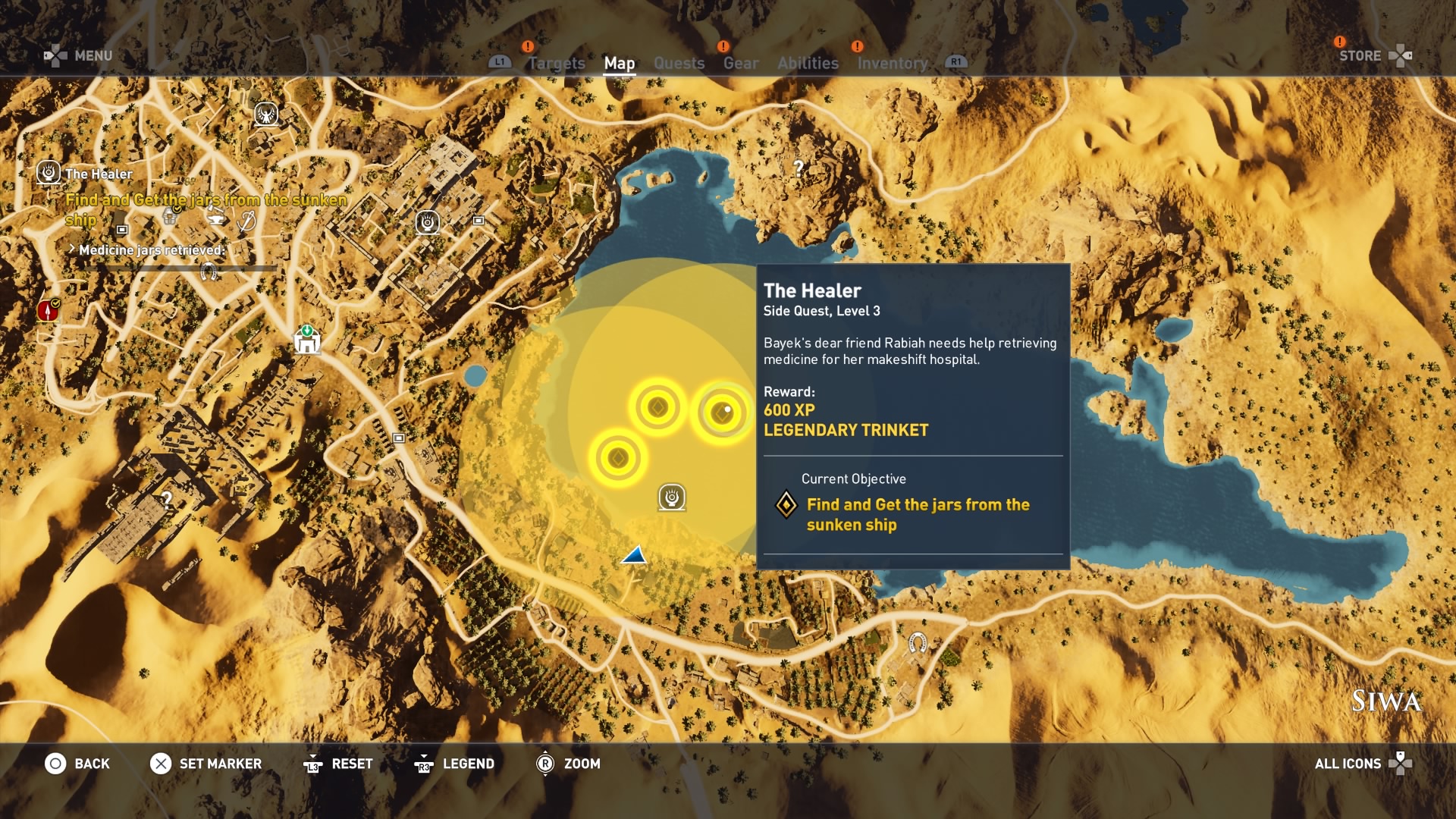Viewport: 1456px width, 819px height.
Task: Switch to the Quests tab
Action: pyautogui.click(x=679, y=63)
